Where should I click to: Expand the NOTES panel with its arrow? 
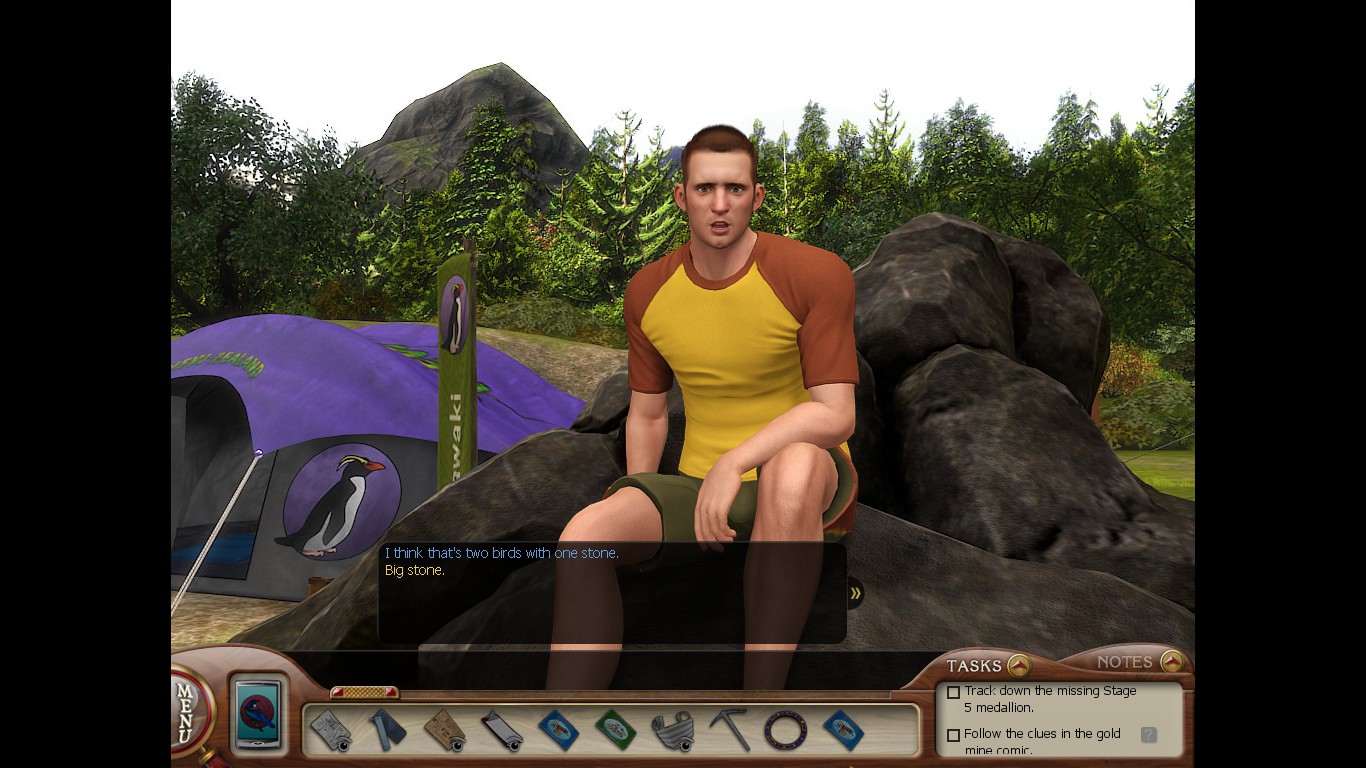click(x=1172, y=661)
